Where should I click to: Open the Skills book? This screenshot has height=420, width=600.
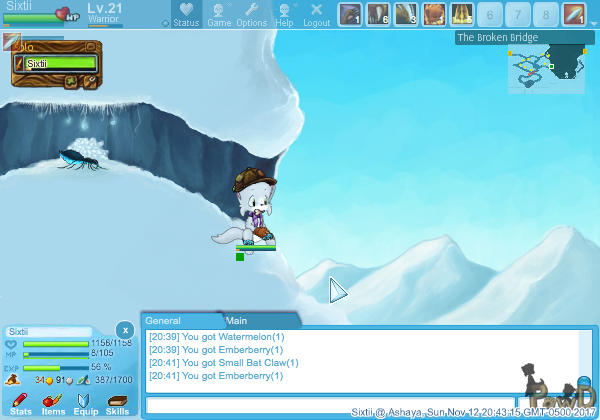point(117,404)
